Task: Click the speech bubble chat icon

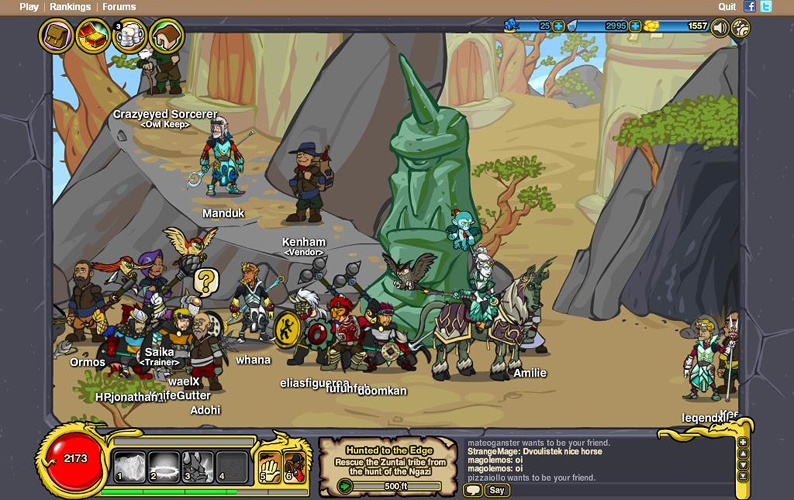Action: (x=474, y=490)
